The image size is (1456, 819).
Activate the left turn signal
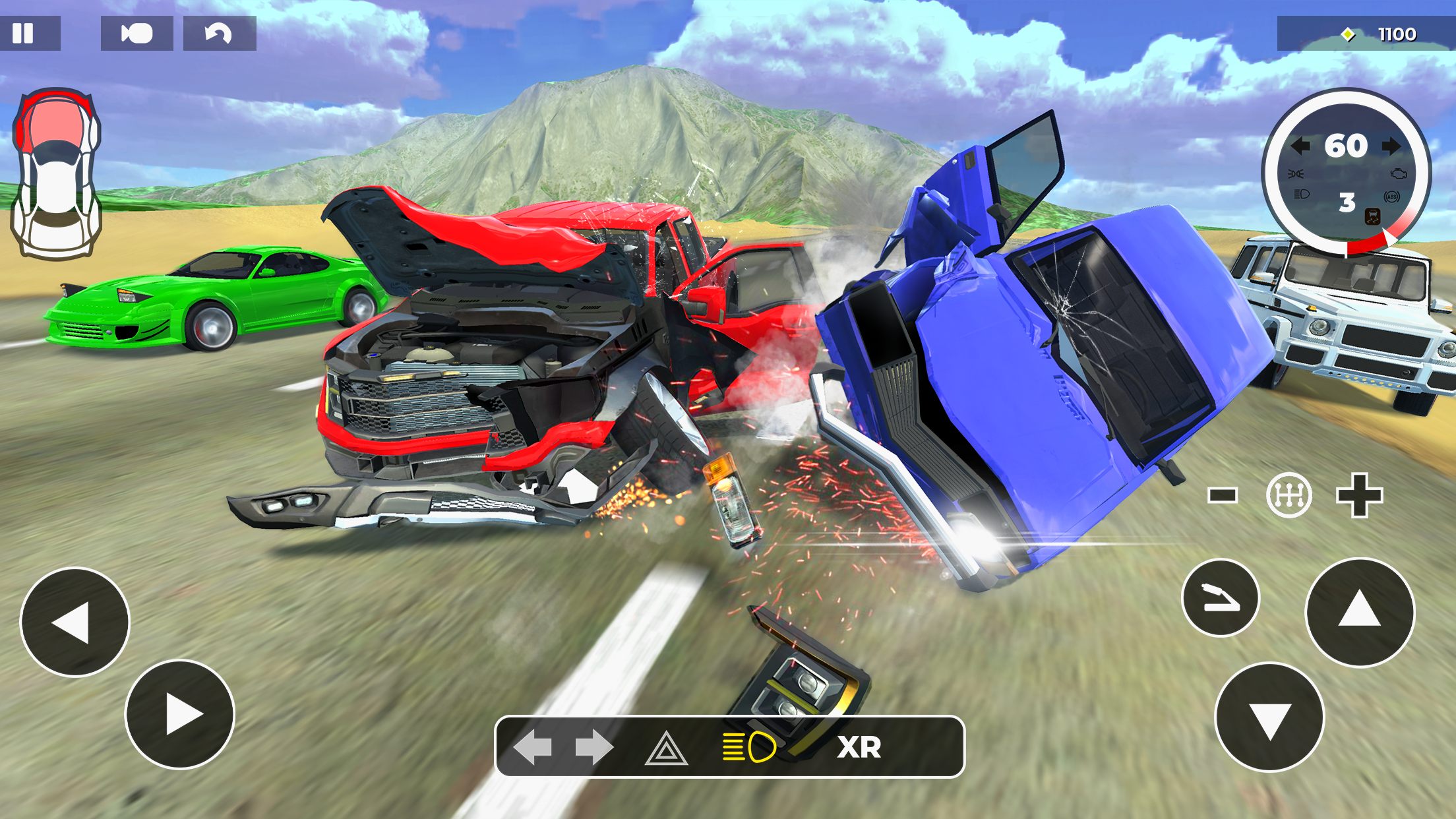coord(532,746)
